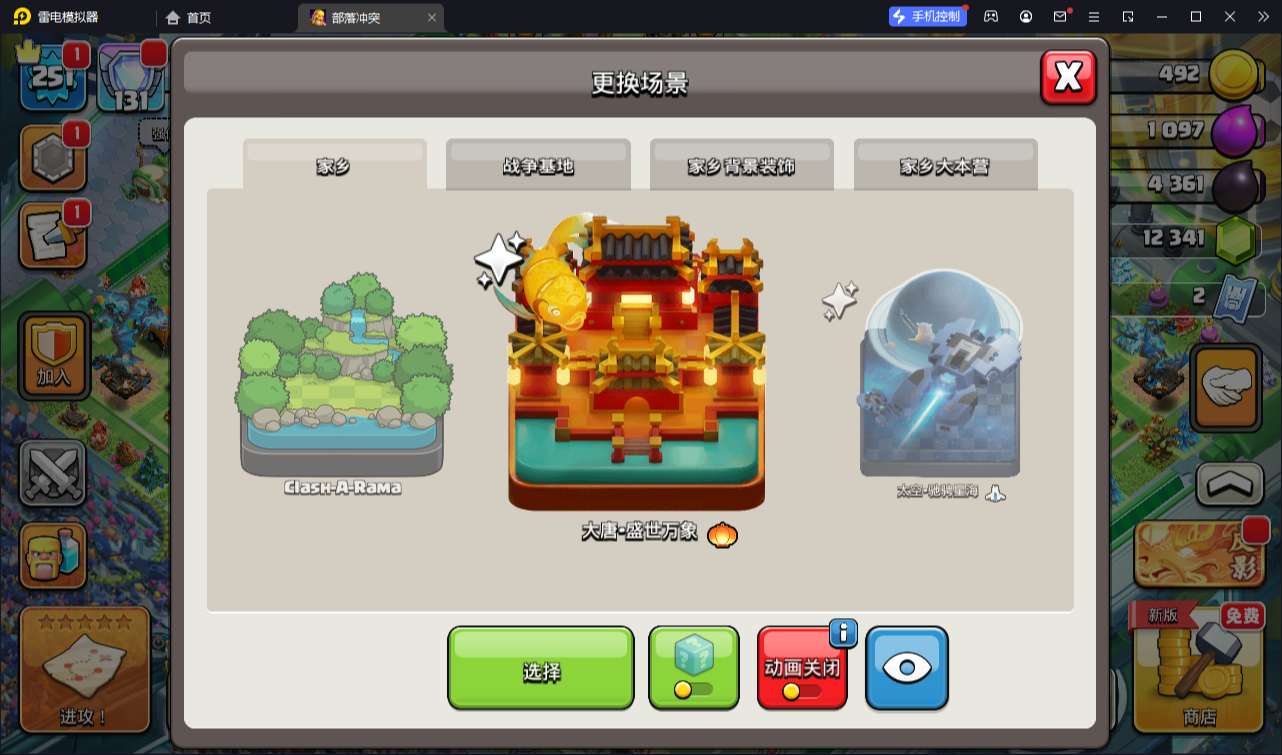Image resolution: width=1282 pixels, height=755 pixels.
Task: Expand the title bar overflow arrows
Action: tap(1262, 16)
